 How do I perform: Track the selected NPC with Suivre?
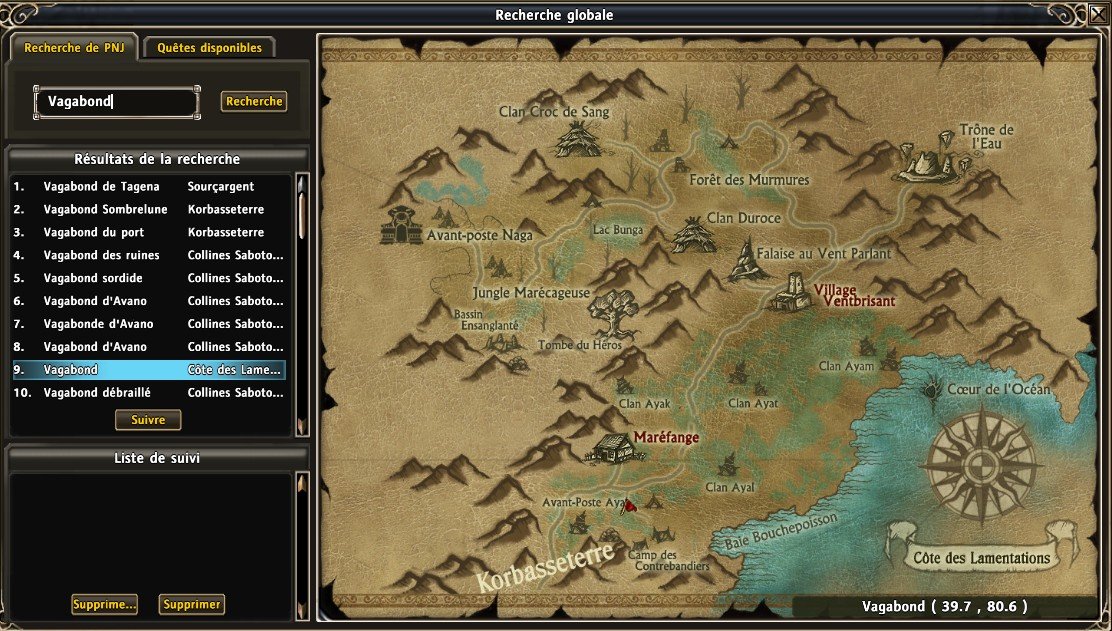coord(148,420)
